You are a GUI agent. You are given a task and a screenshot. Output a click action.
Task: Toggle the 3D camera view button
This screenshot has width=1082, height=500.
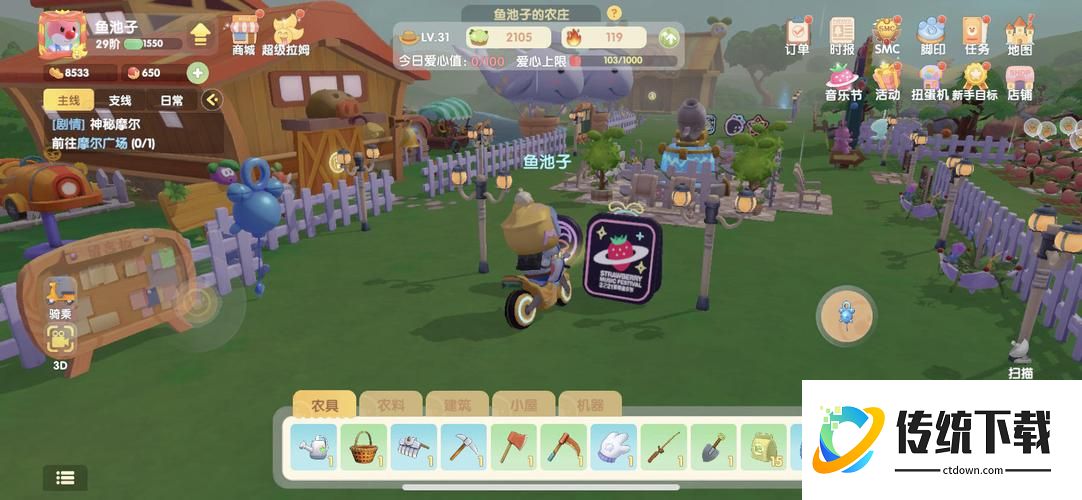click(61, 343)
